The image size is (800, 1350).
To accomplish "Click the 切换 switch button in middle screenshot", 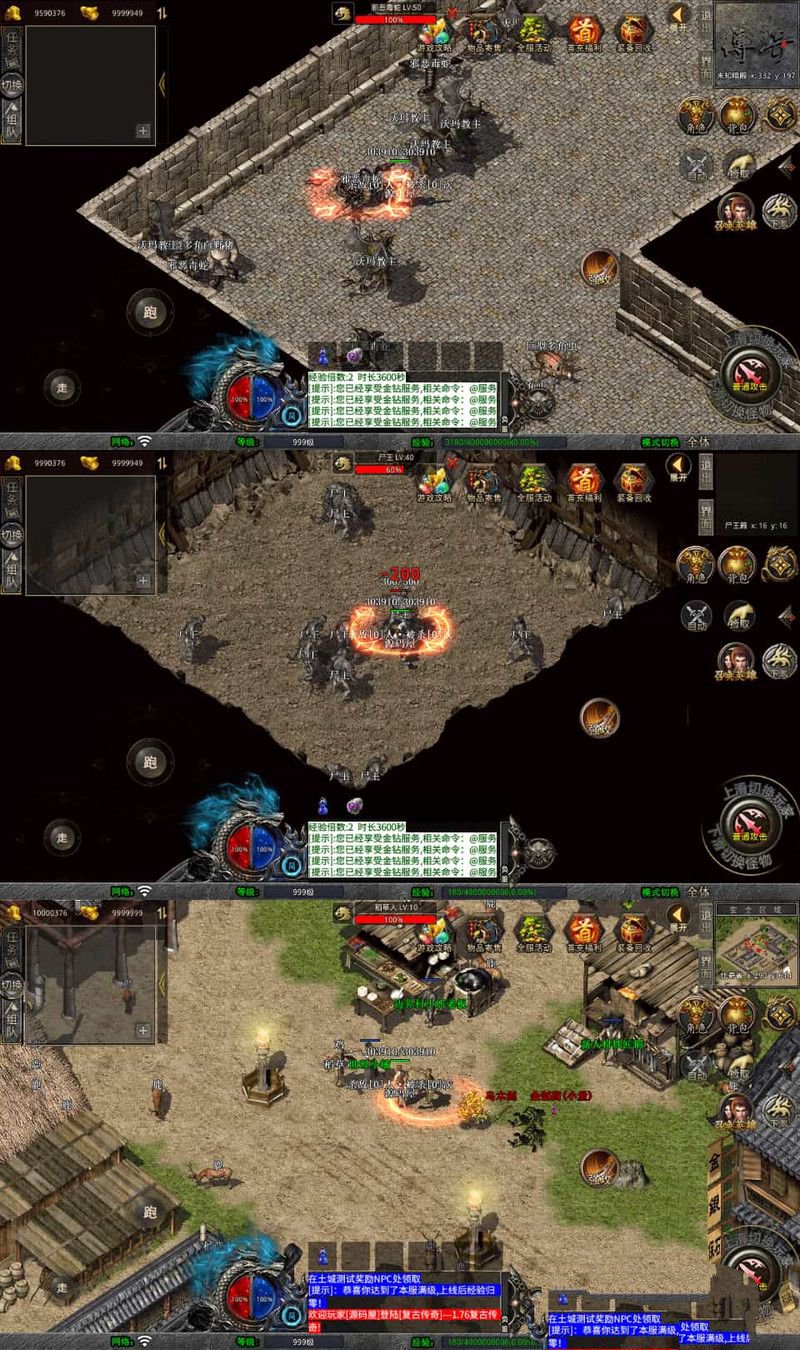I will (x=12, y=535).
